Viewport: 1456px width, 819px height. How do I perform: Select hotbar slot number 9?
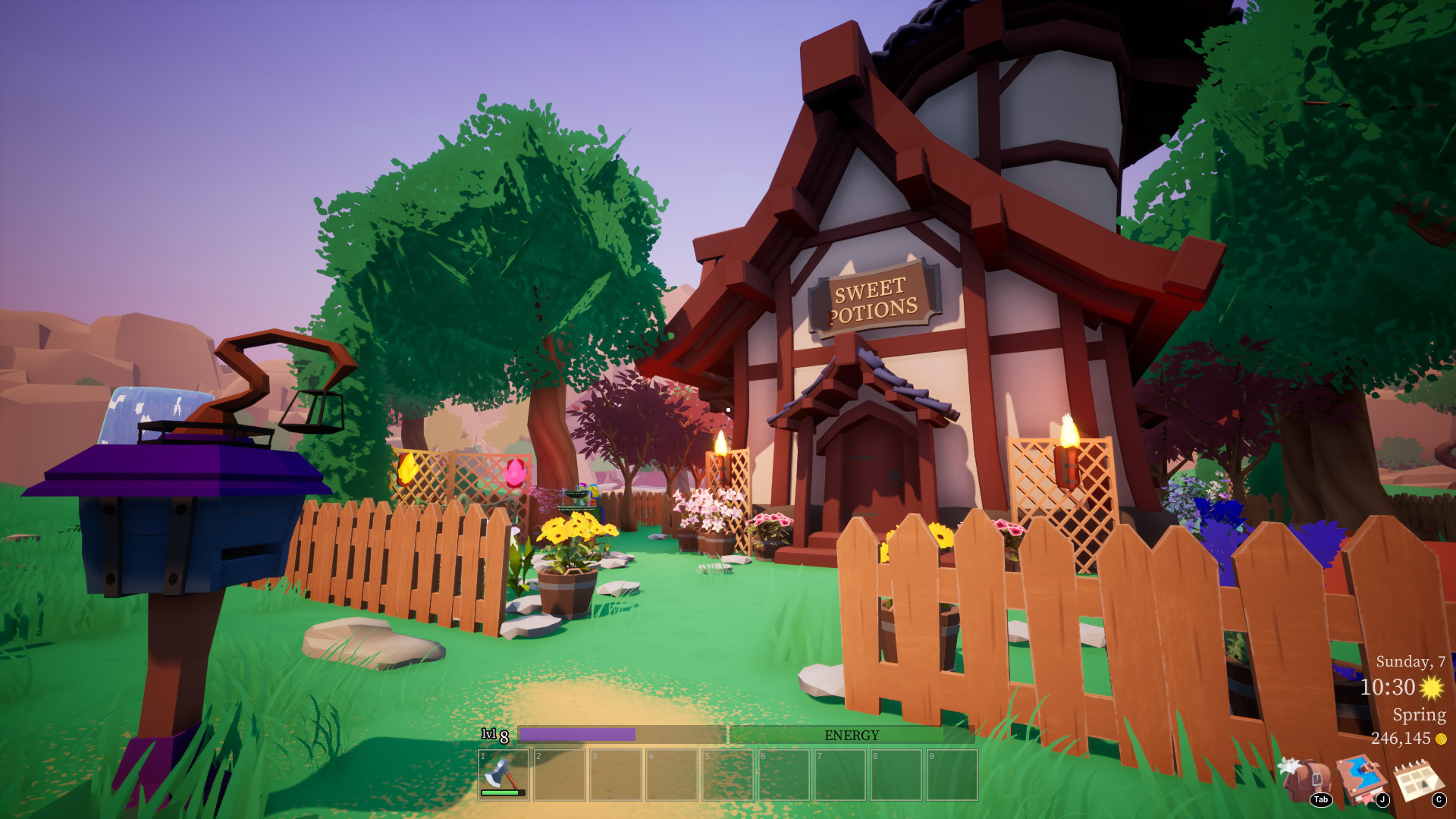(x=952, y=774)
